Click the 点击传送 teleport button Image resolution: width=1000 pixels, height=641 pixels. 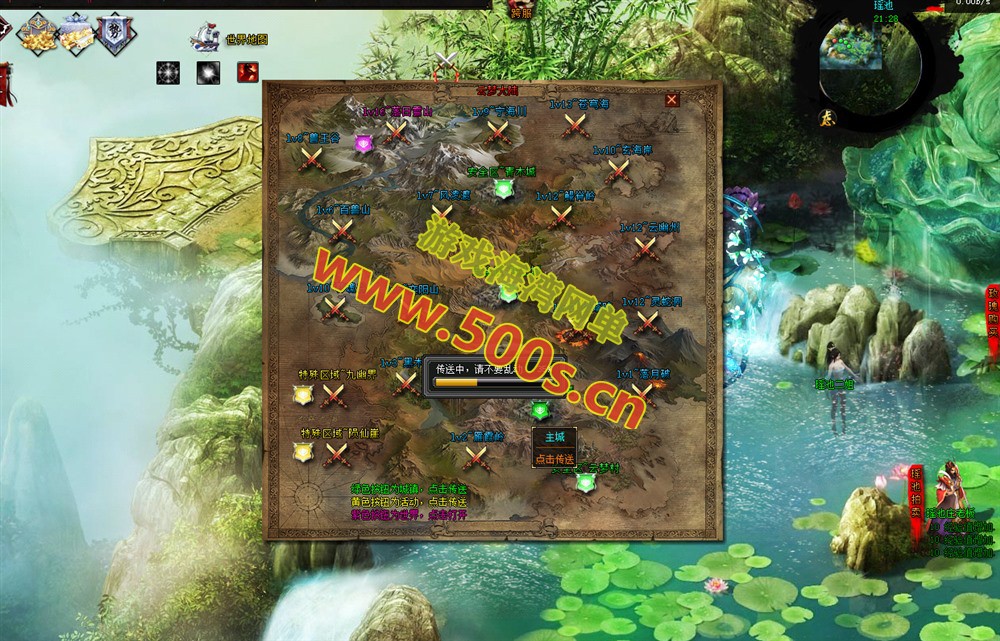point(554,459)
